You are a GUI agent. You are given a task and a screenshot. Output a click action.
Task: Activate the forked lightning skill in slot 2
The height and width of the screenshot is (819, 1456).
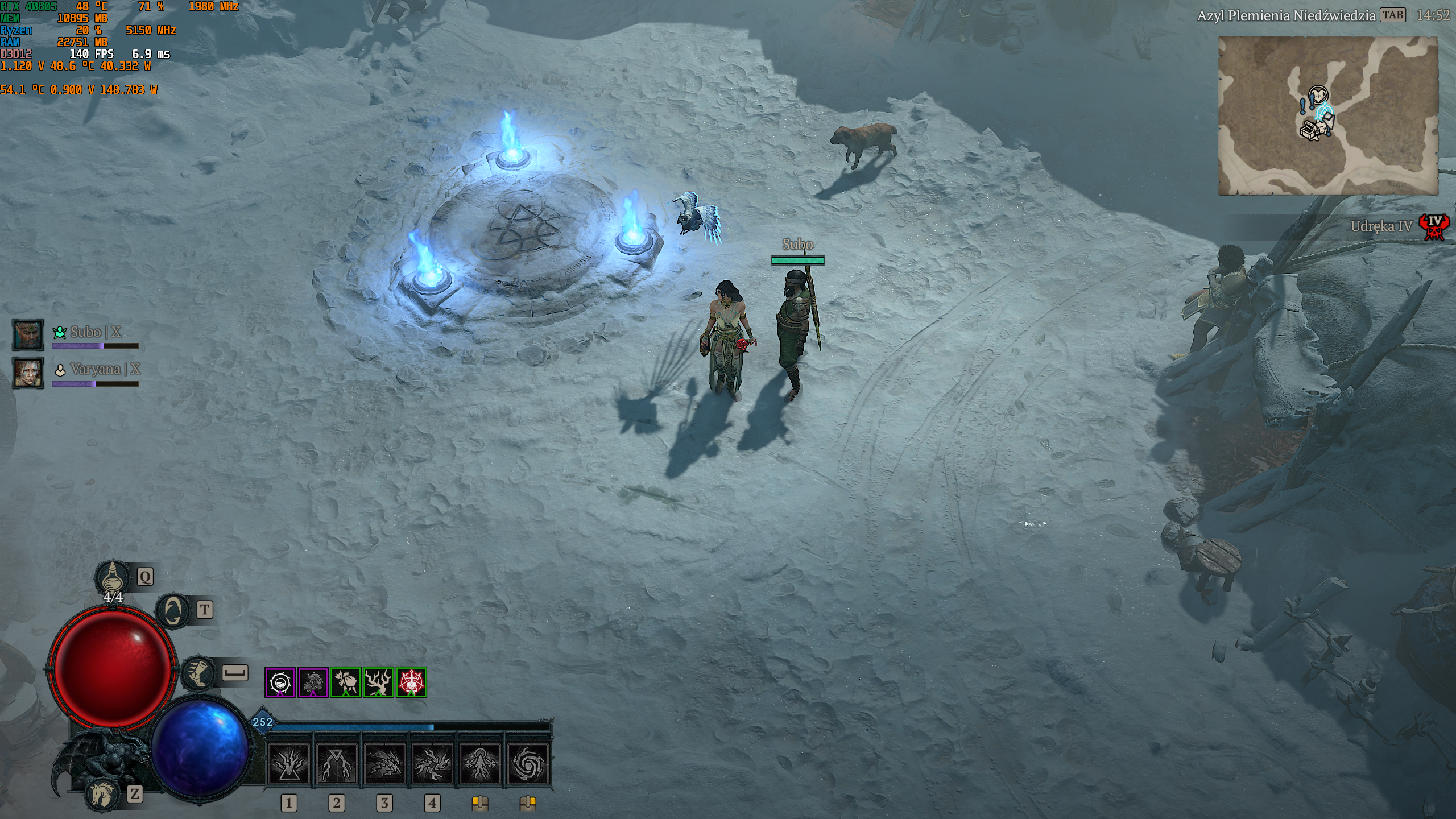[337, 763]
